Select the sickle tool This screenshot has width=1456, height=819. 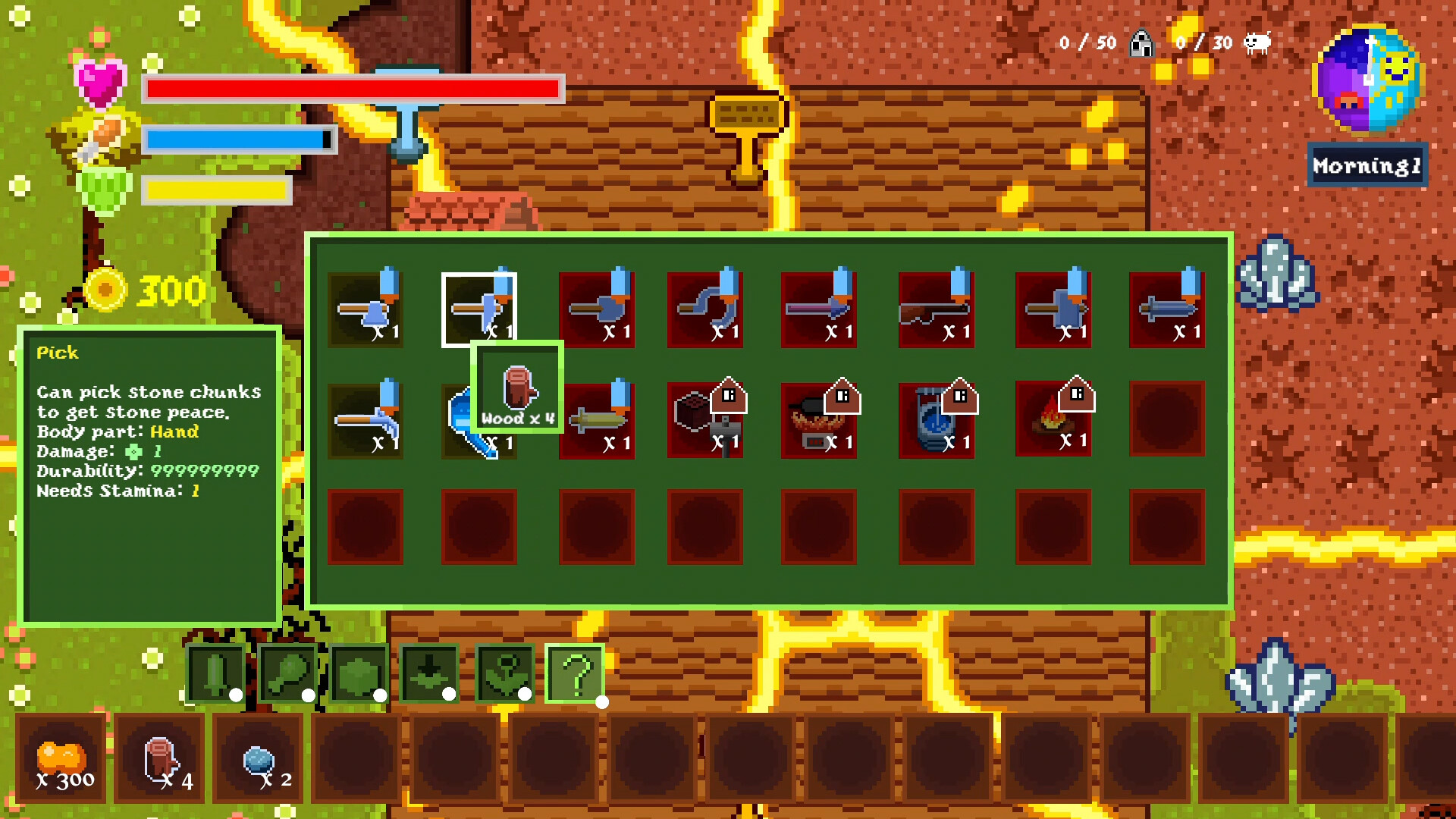(x=708, y=307)
